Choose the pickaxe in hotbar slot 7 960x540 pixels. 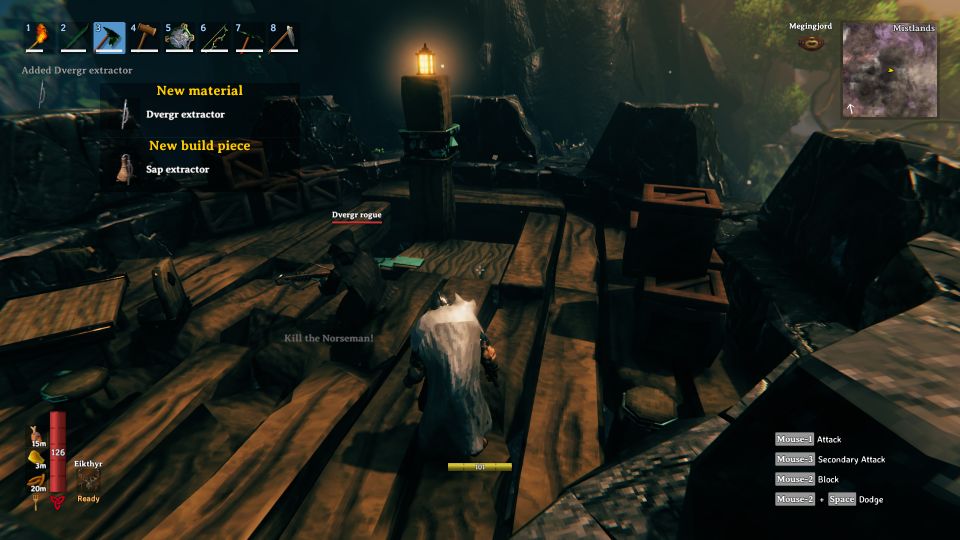pos(250,38)
